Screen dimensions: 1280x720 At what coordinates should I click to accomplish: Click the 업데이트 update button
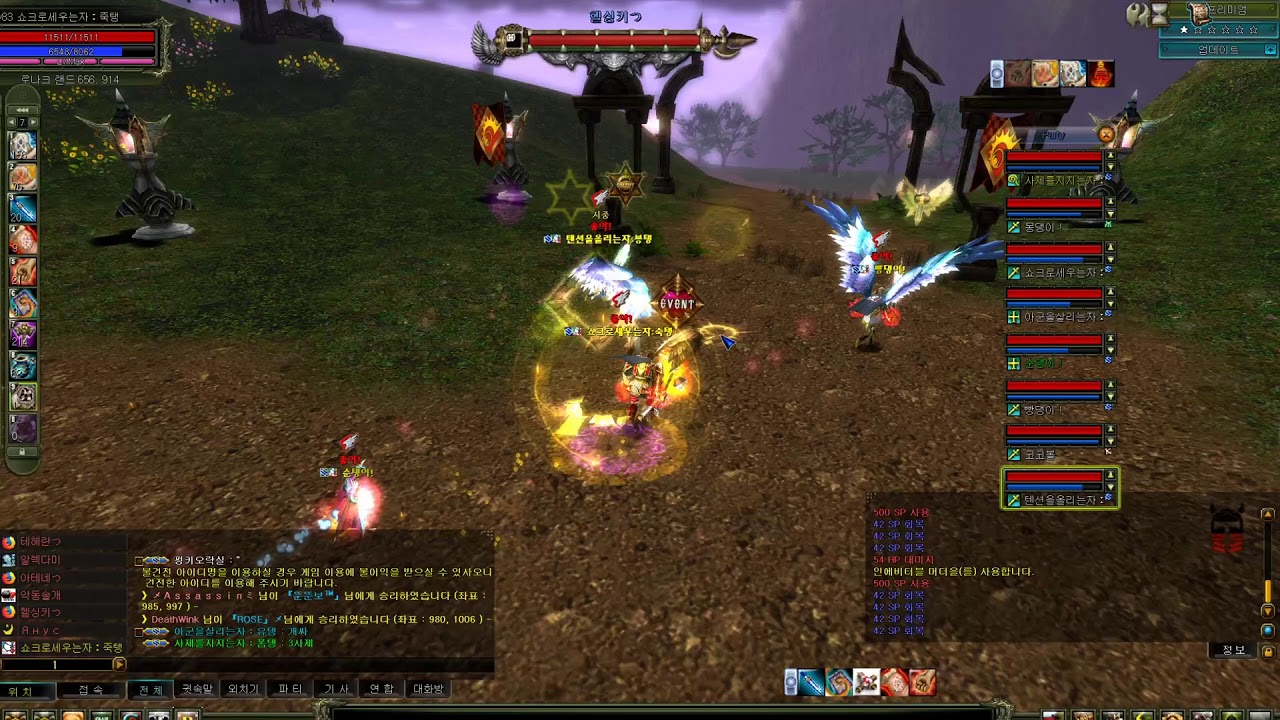pyautogui.click(x=1218, y=50)
